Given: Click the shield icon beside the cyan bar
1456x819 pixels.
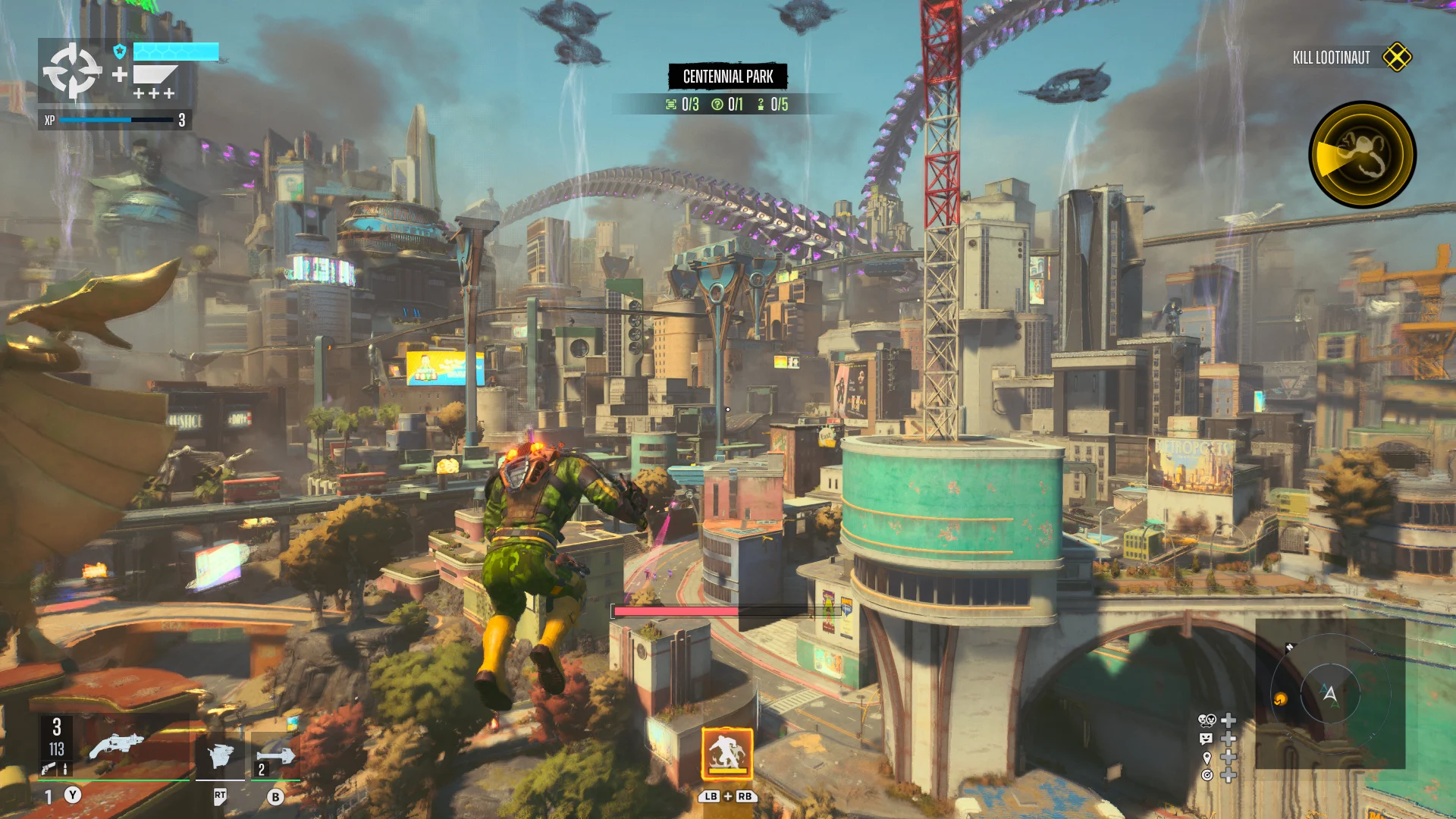Looking at the screenshot, I should click(x=119, y=52).
